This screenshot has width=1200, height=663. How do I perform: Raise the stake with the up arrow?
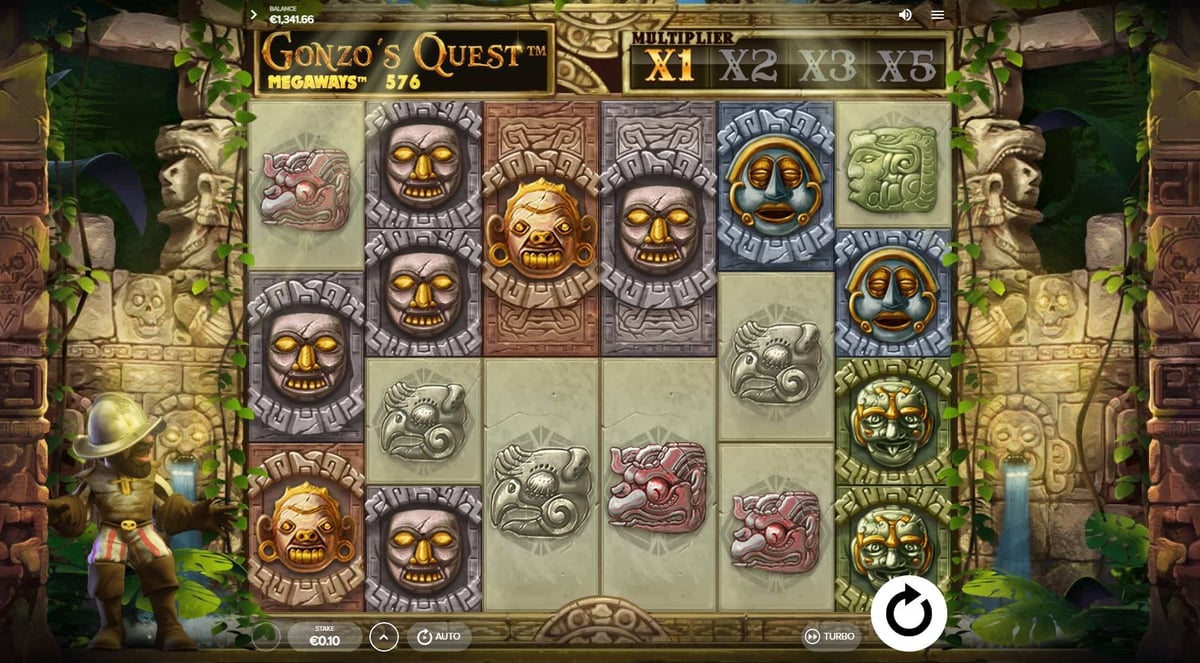point(384,636)
